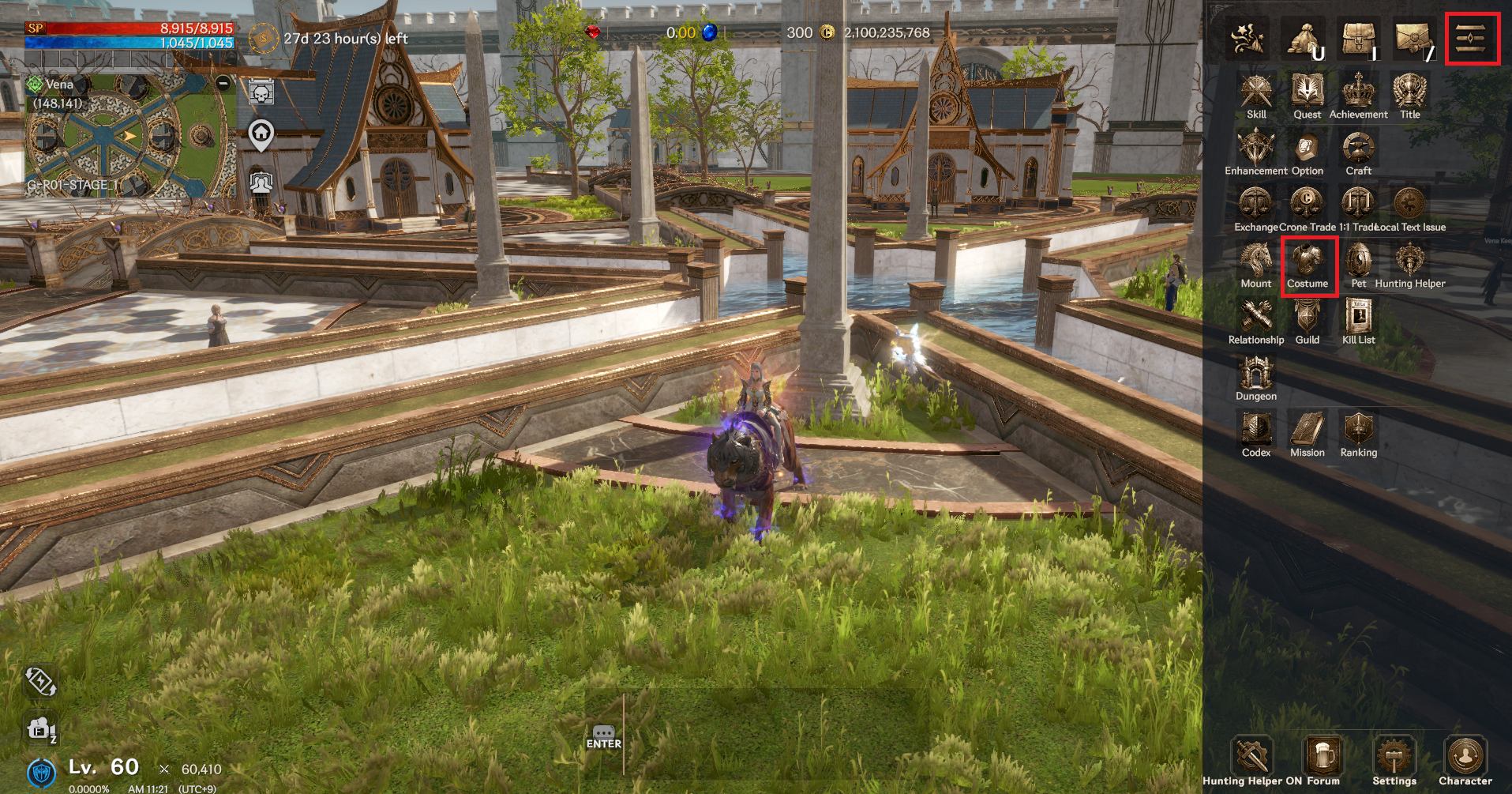Open the Relationship panel

(1255, 319)
